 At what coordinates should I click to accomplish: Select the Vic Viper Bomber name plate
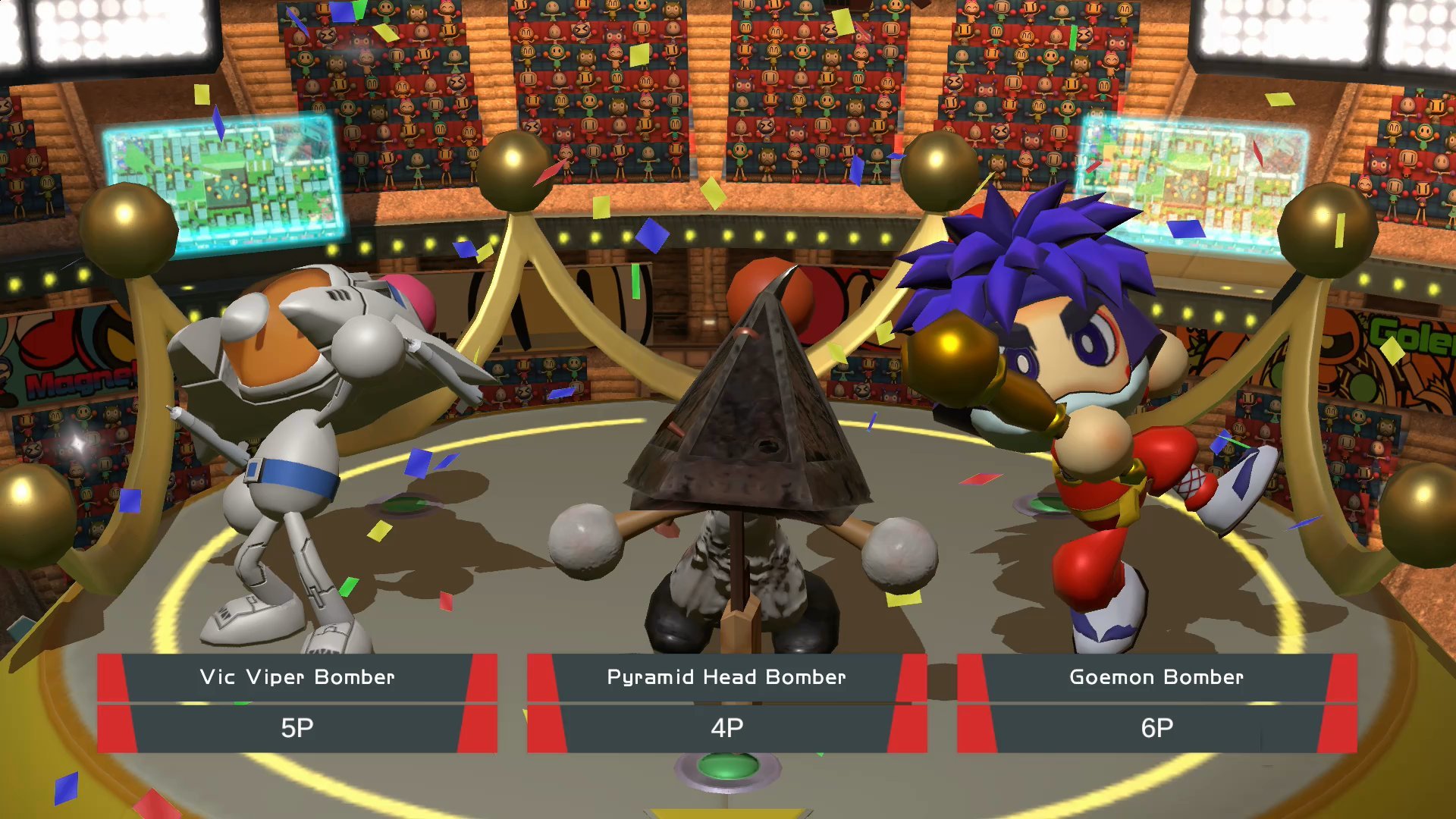[x=296, y=677]
